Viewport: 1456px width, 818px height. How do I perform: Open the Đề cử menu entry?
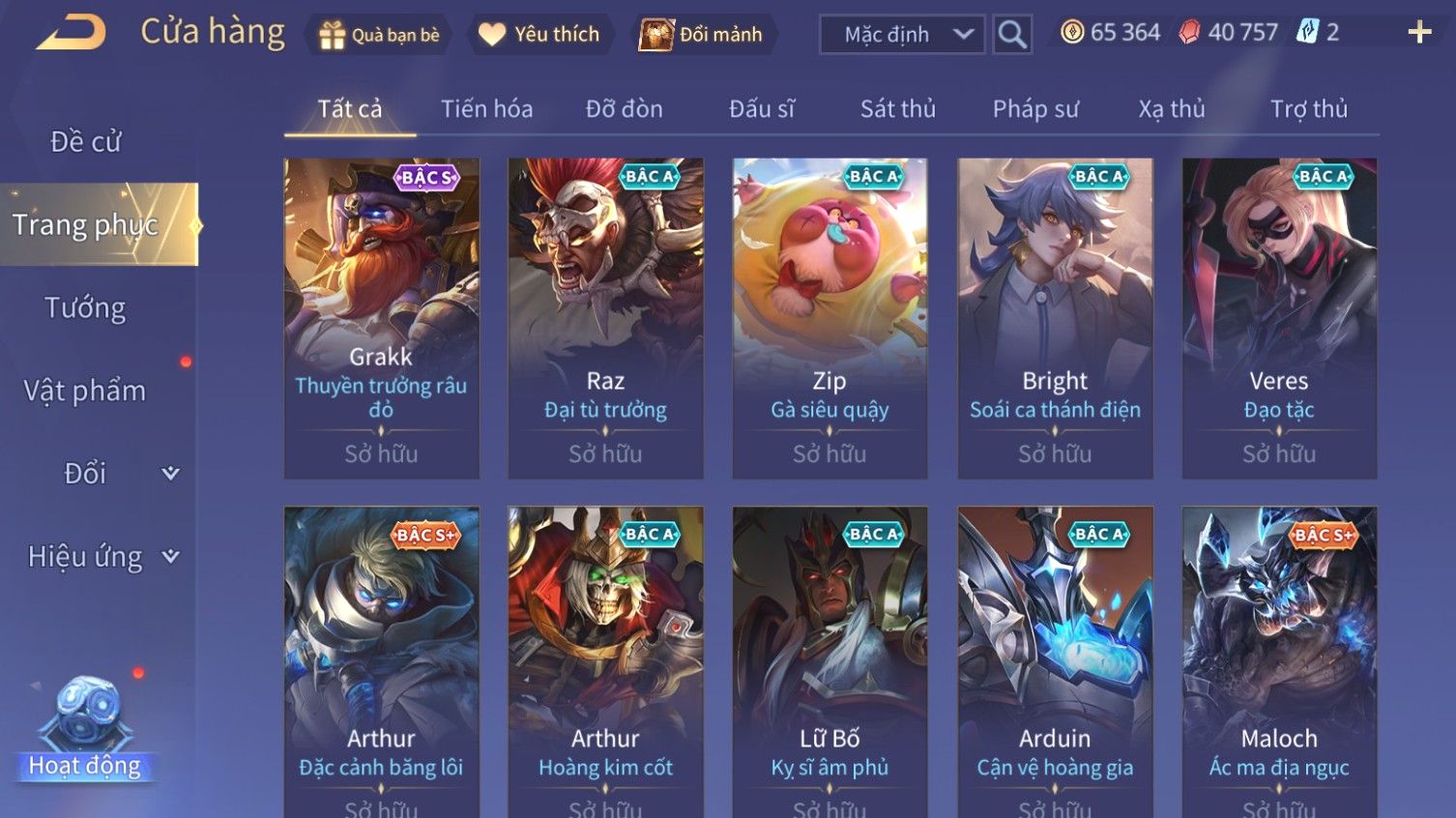coord(85,142)
